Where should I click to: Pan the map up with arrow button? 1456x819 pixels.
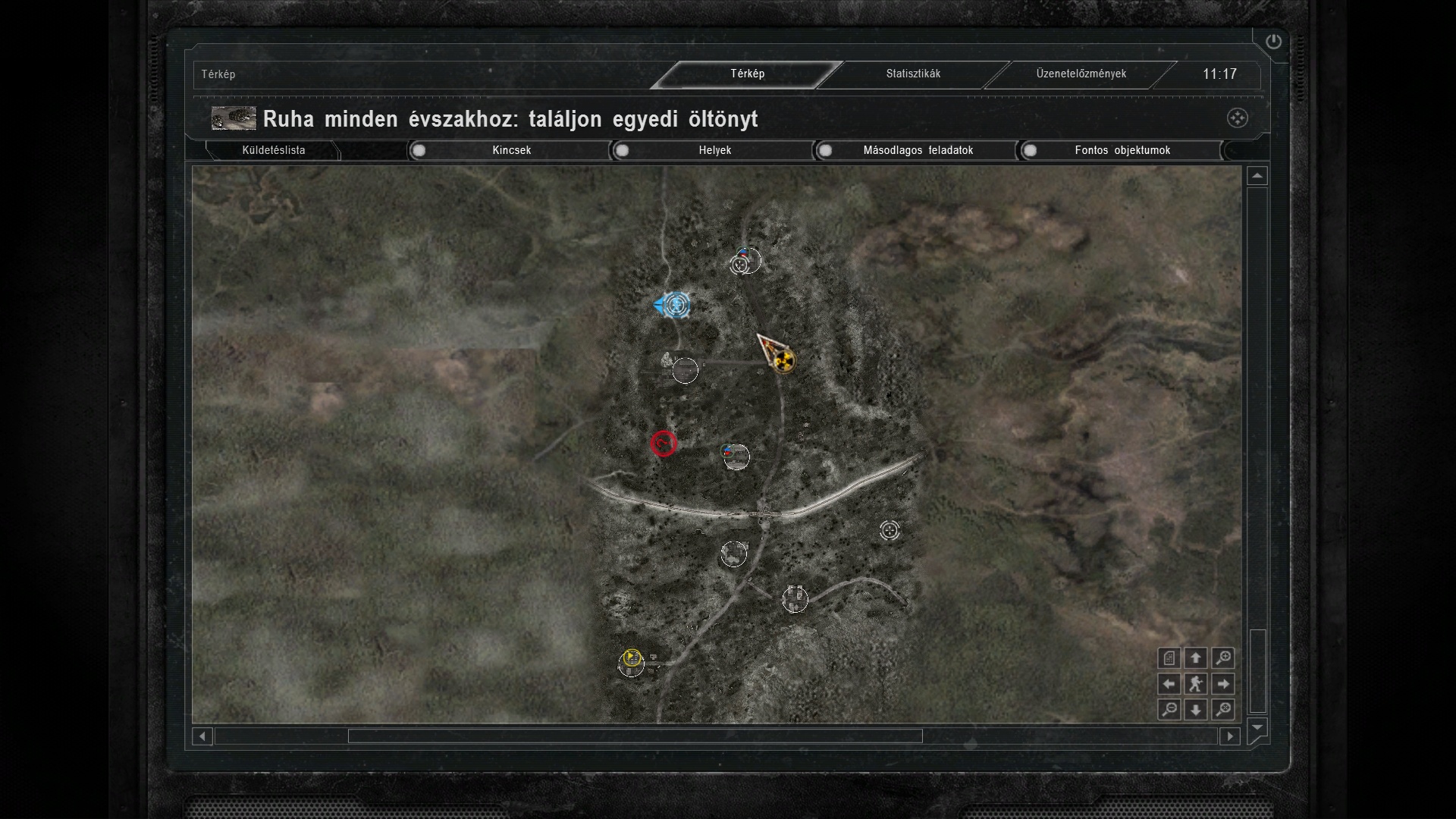point(1196,658)
